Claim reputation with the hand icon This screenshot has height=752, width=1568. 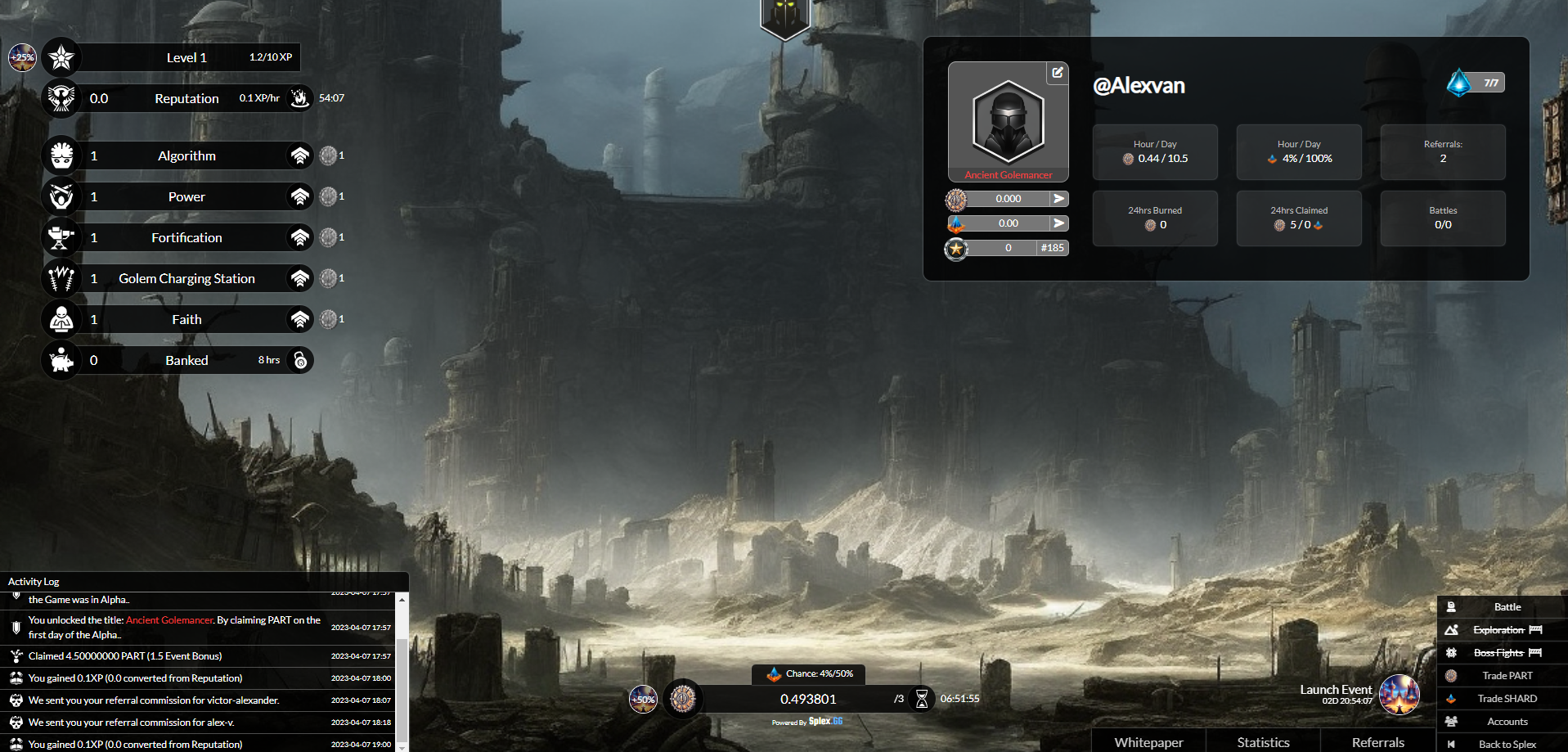coord(300,98)
